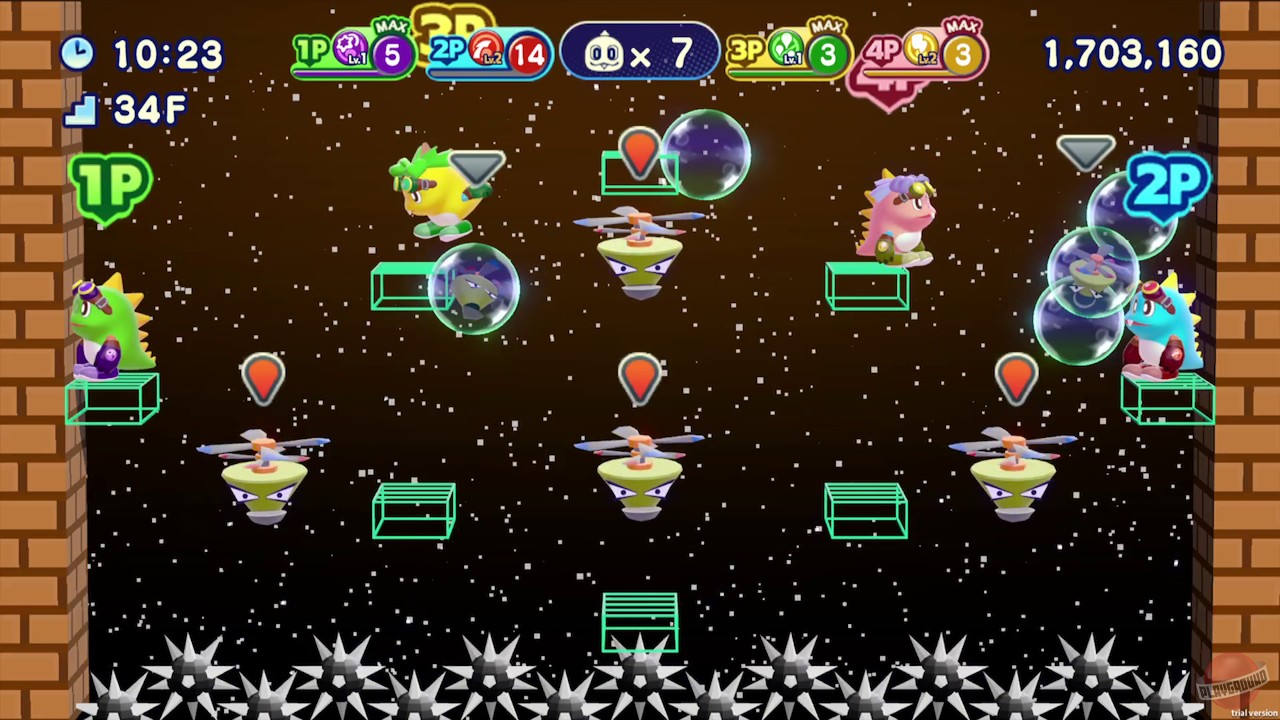Click the 4P yellow Lv.2 skill icon
Screen dimensions: 1280x720
click(x=920, y=50)
